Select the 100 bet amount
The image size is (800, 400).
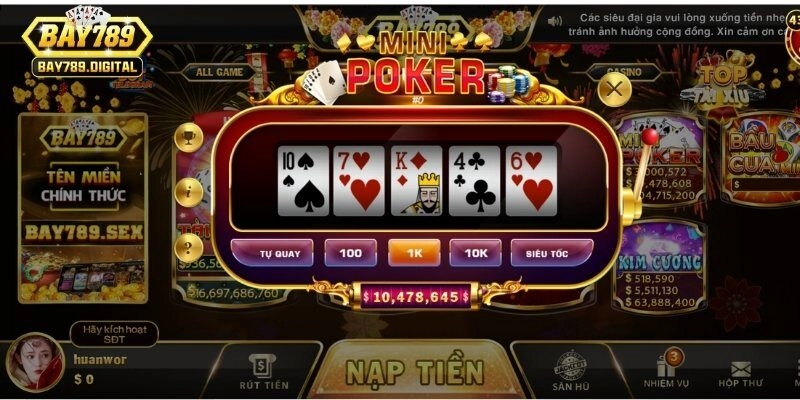point(350,253)
